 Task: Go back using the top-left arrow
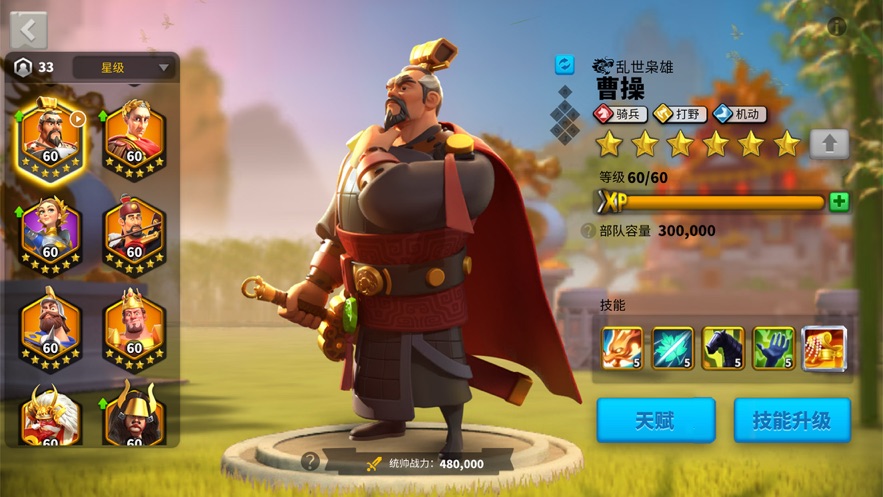pyautogui.click(x=27, y=29)
